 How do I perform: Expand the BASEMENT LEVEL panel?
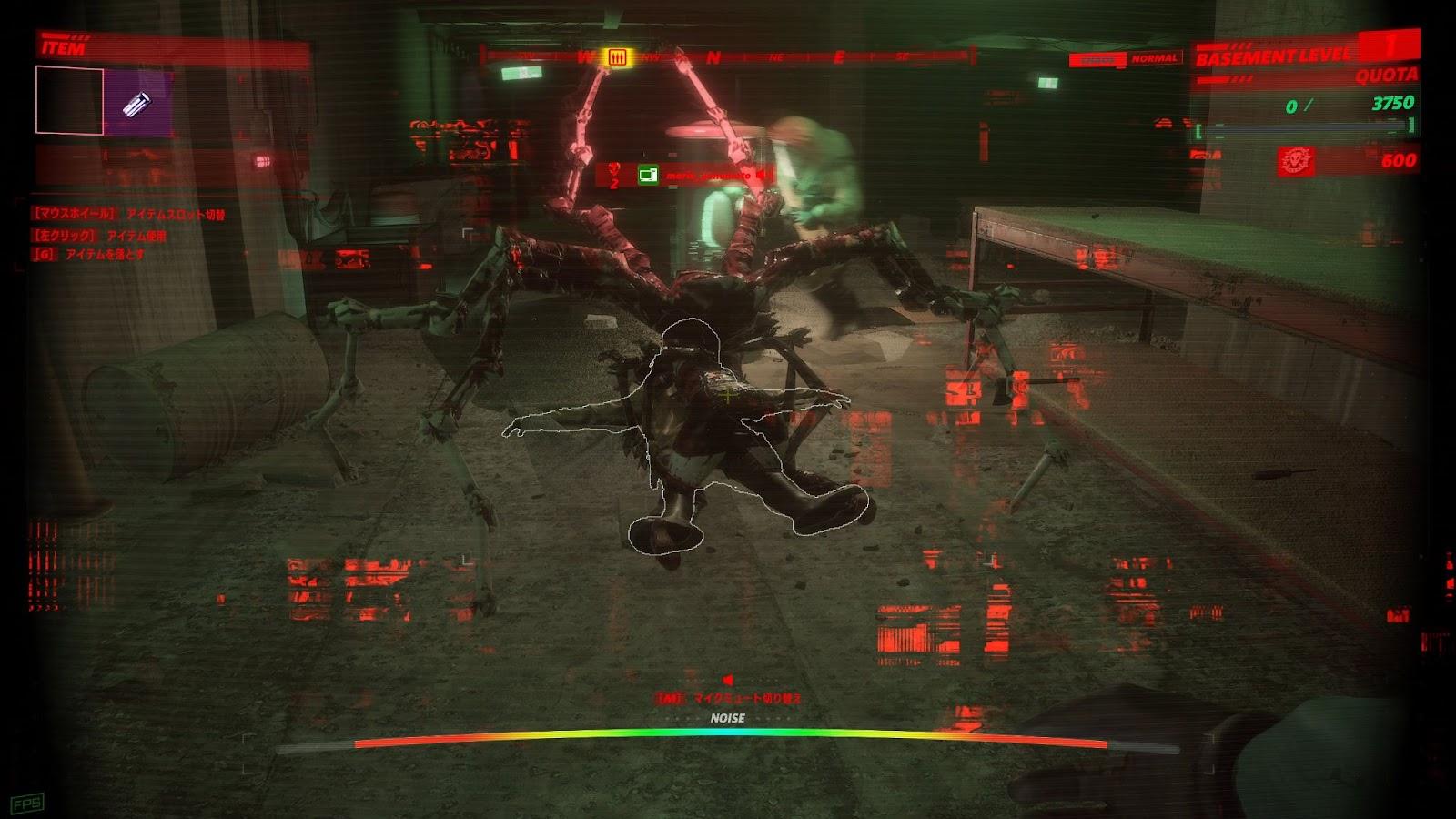tap(1272, 55)
